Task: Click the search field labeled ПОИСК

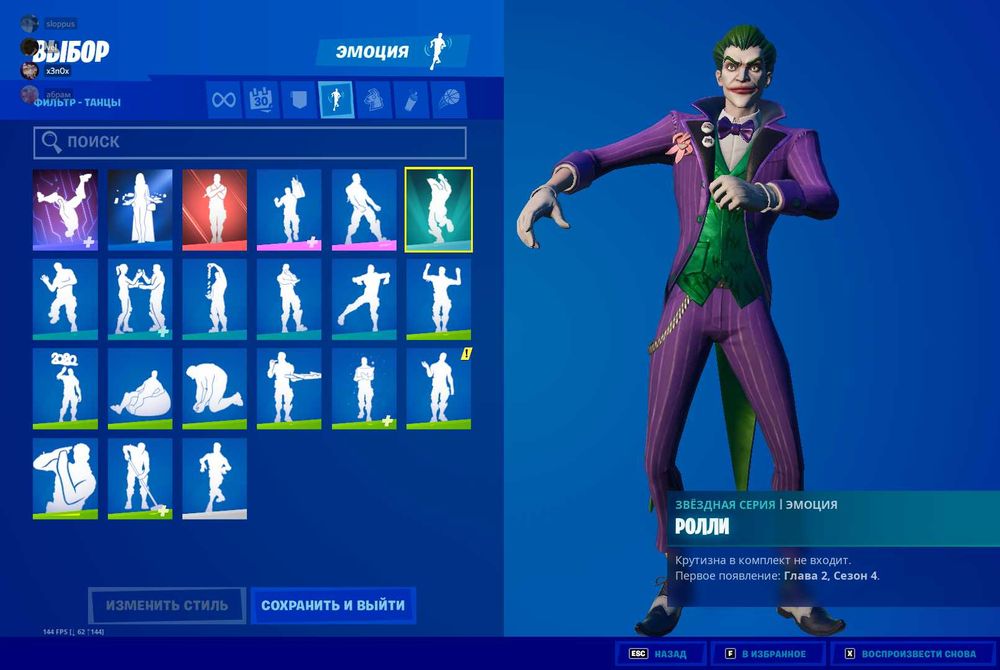Action: click(x=250, y=142)
